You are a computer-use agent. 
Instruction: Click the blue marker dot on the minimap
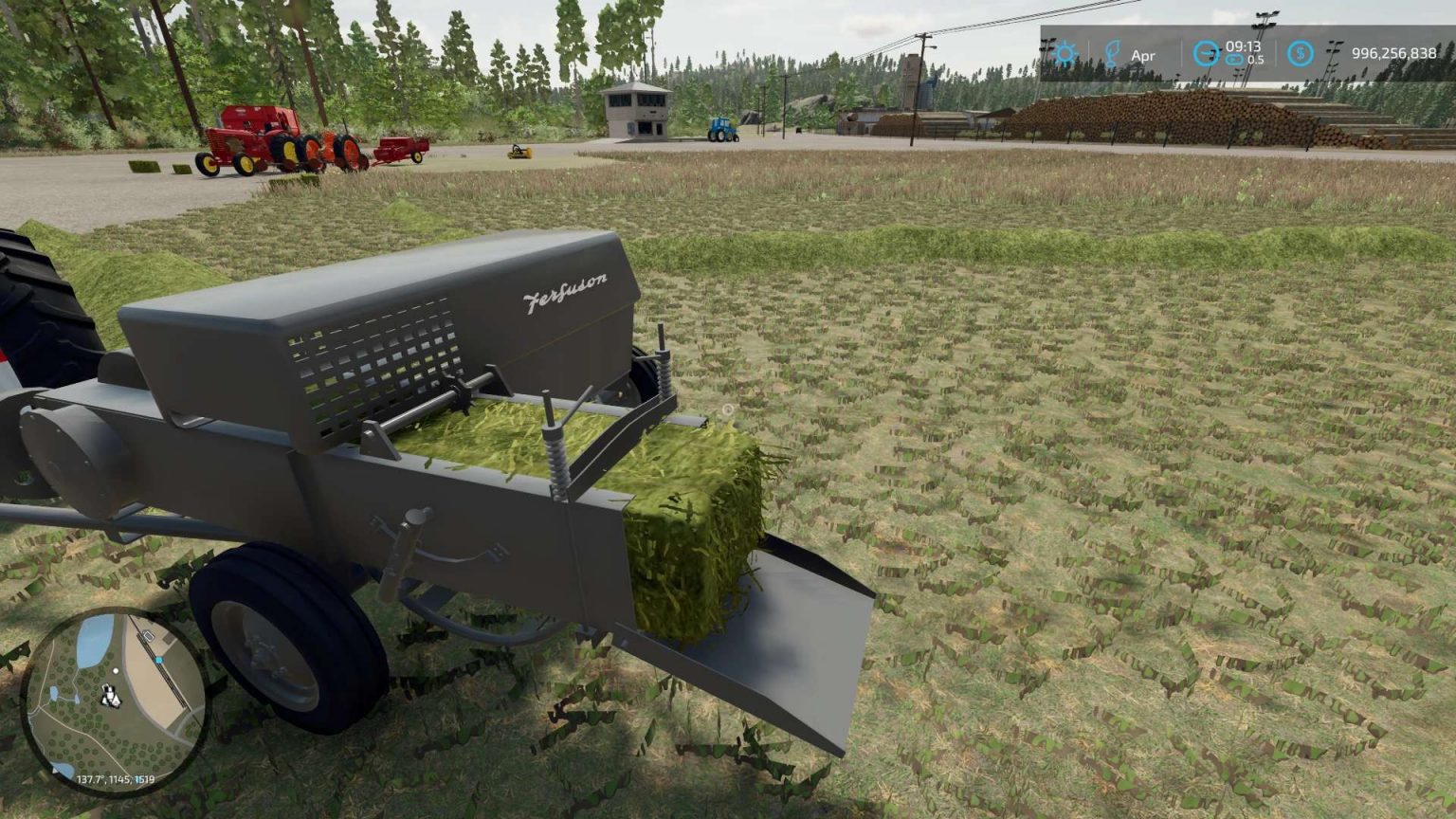point(159,659)
